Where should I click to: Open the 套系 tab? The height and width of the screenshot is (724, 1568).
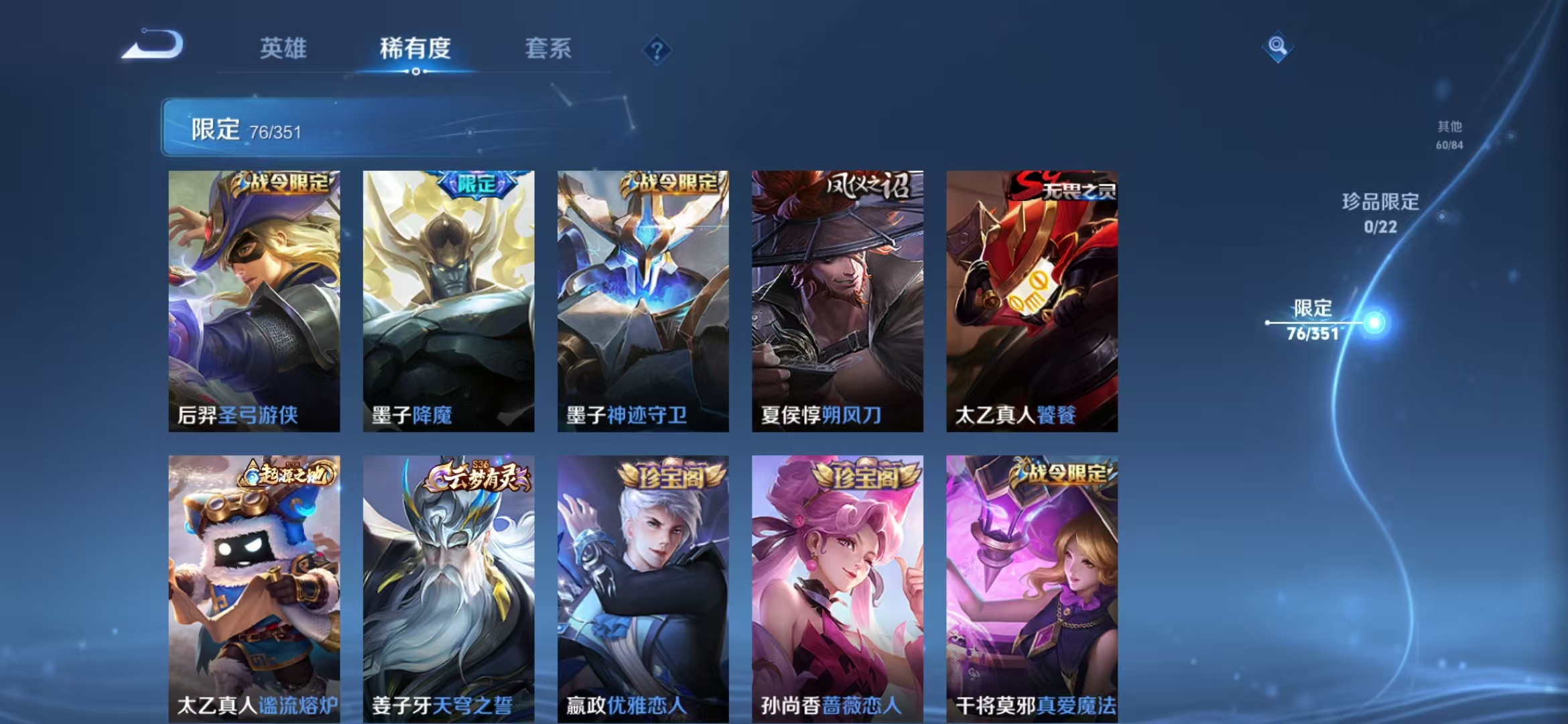coord(548,48)
